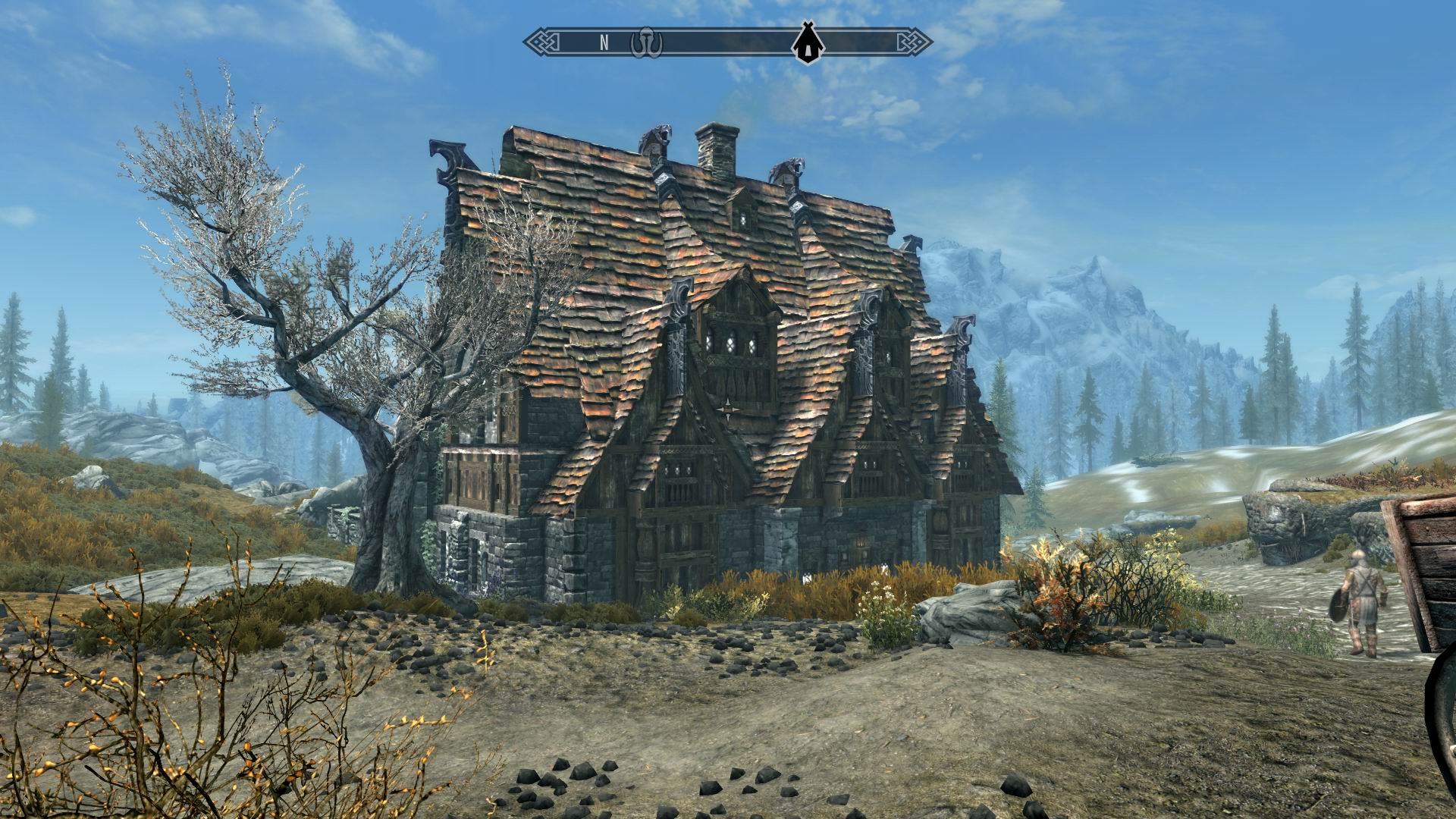This screenshot has height=819, width=1456.
Task: Click the N heading on the compass bar
Action: [x=604, y=43]
